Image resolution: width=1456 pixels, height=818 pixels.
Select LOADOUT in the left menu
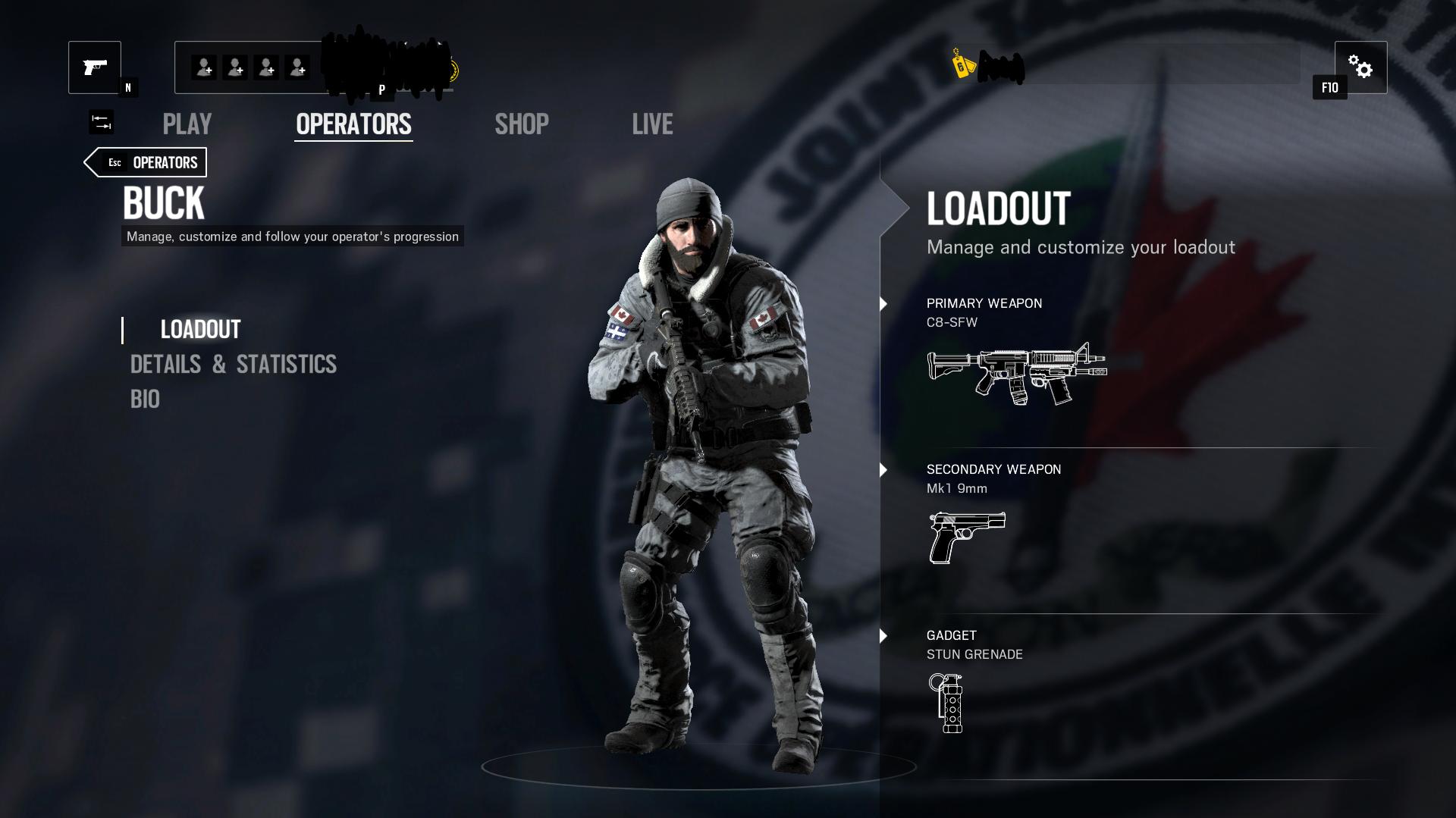click(x=199, y=329)
